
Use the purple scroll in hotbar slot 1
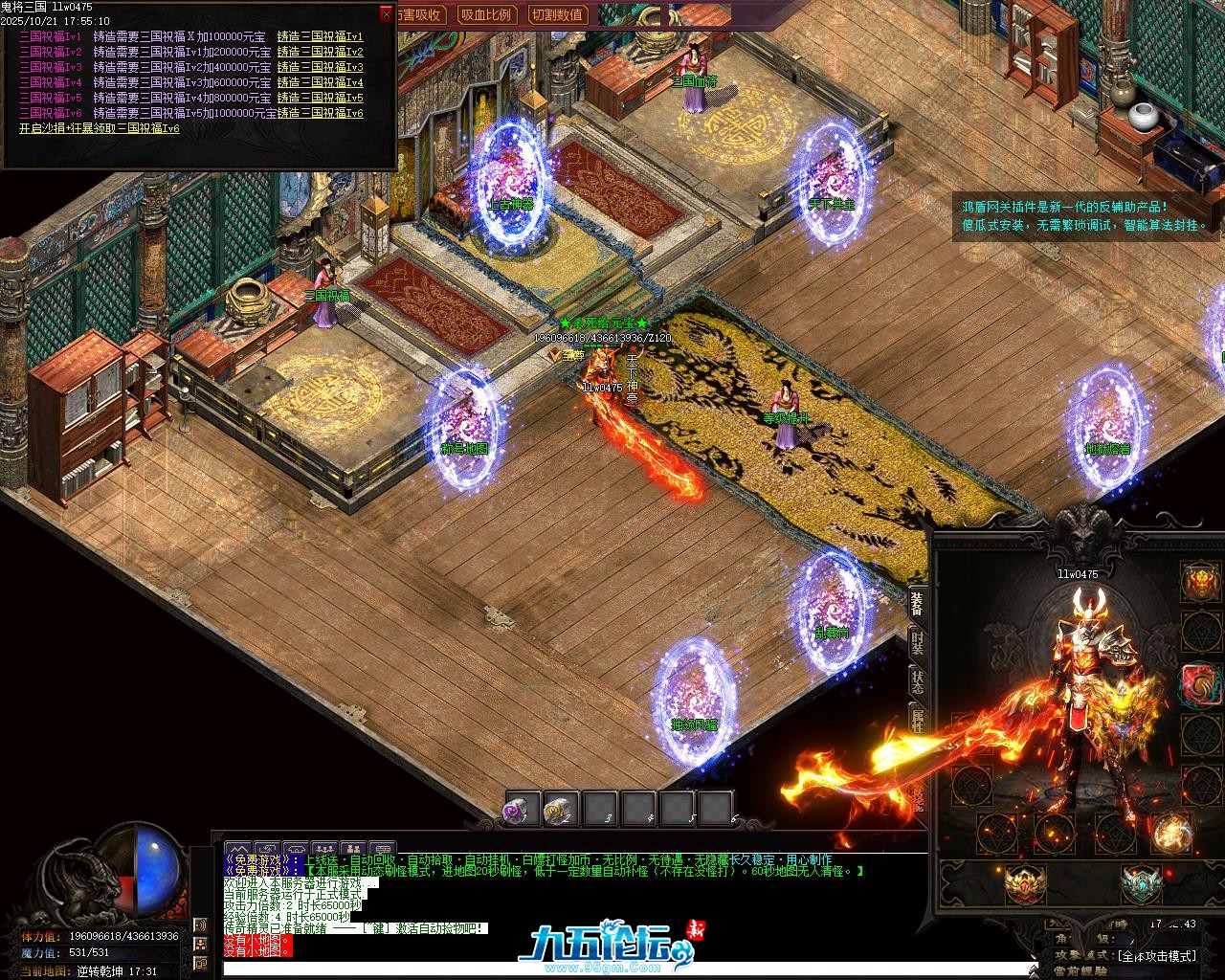[x=523, y=810]
